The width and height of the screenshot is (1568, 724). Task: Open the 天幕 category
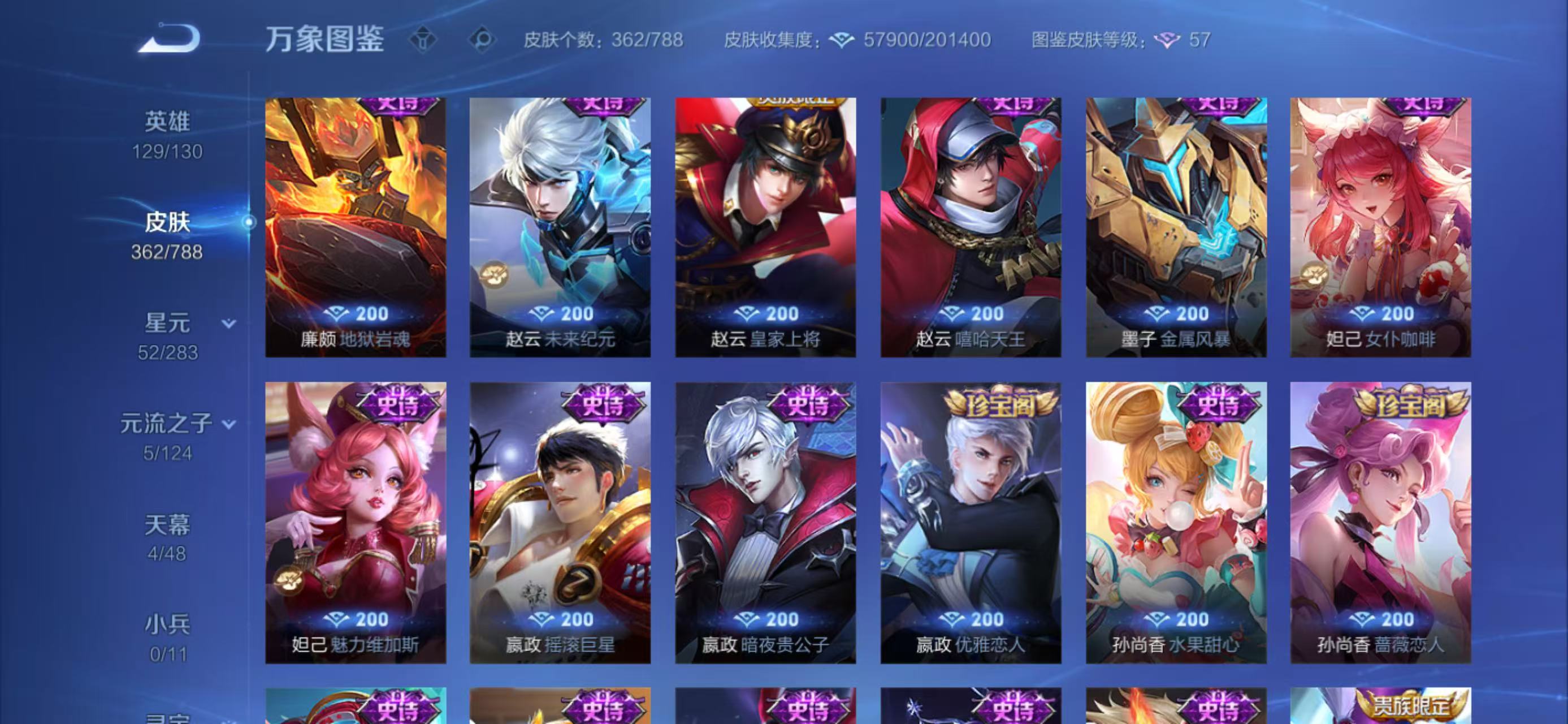click(x=168, y=525)
